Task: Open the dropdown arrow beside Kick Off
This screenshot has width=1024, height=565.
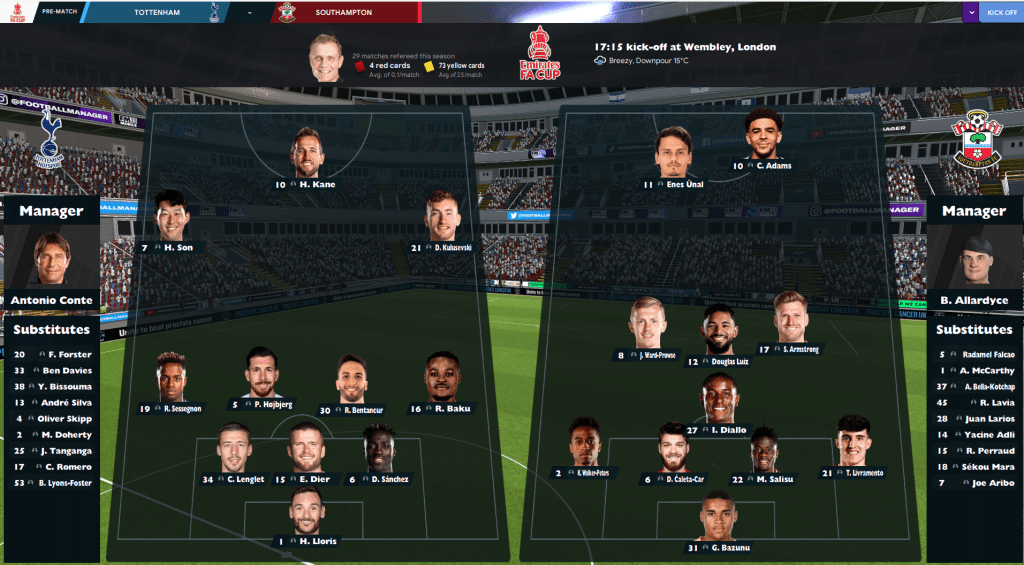Action: (x=970, y=13)
